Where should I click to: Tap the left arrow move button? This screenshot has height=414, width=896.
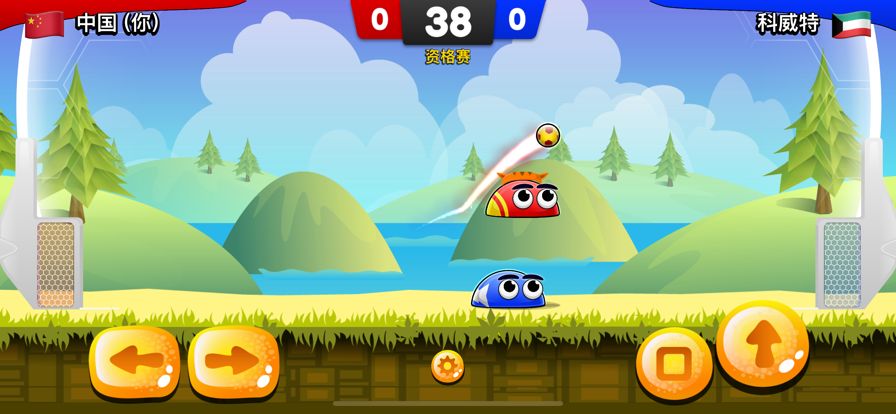134,362
